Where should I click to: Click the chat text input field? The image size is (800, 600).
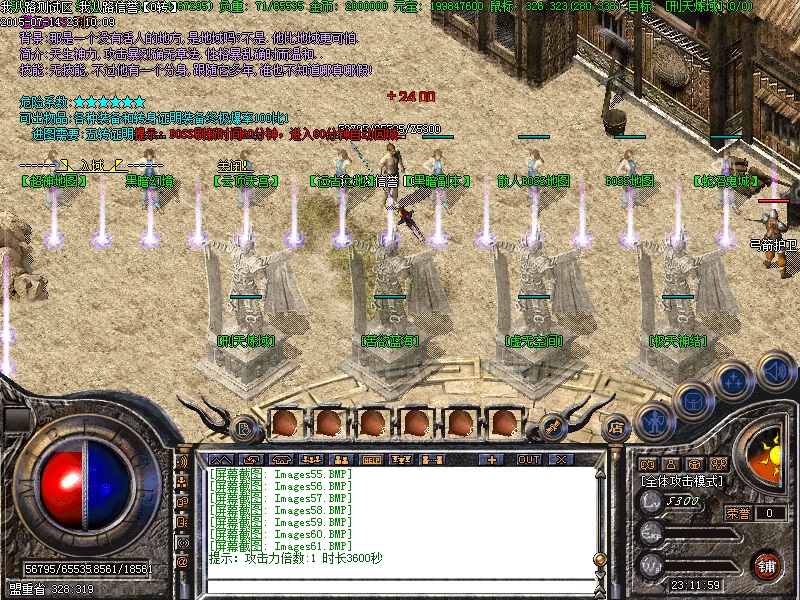click(x=400, y=585)
